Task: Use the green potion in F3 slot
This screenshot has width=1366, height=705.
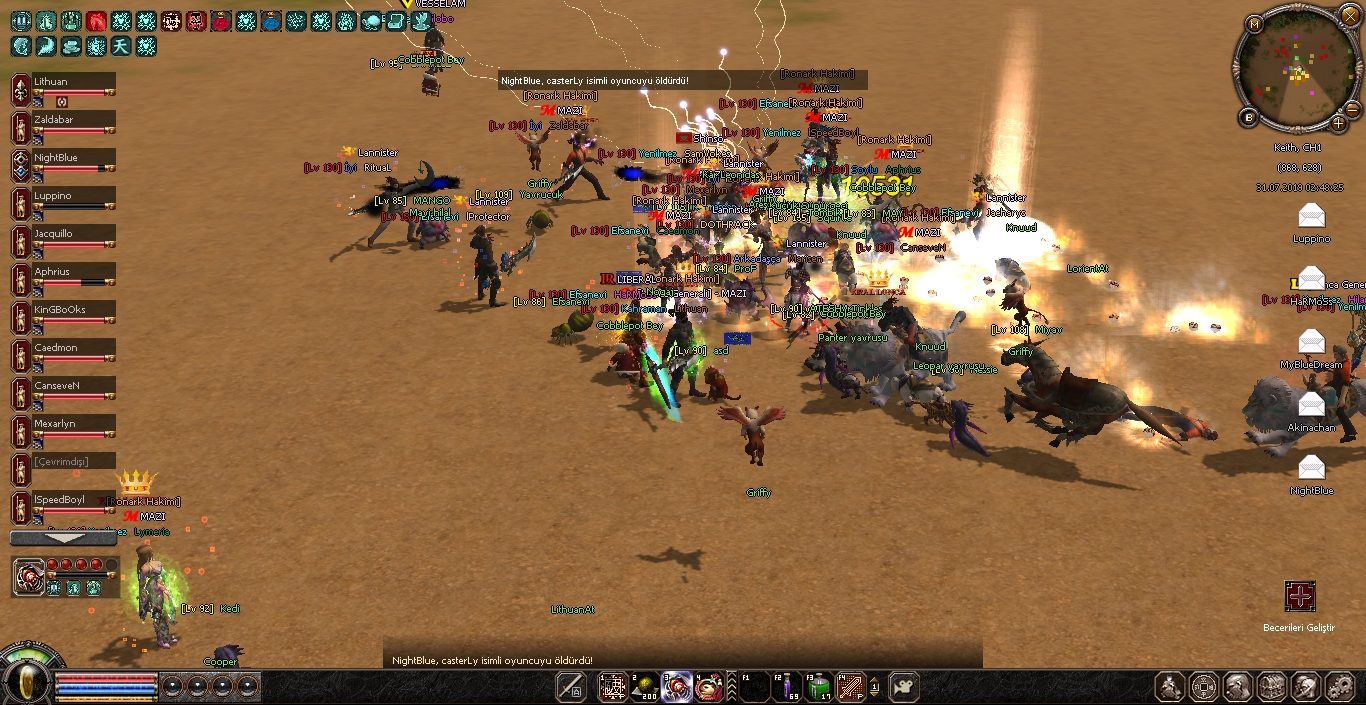Action: [x=819, y=687]
